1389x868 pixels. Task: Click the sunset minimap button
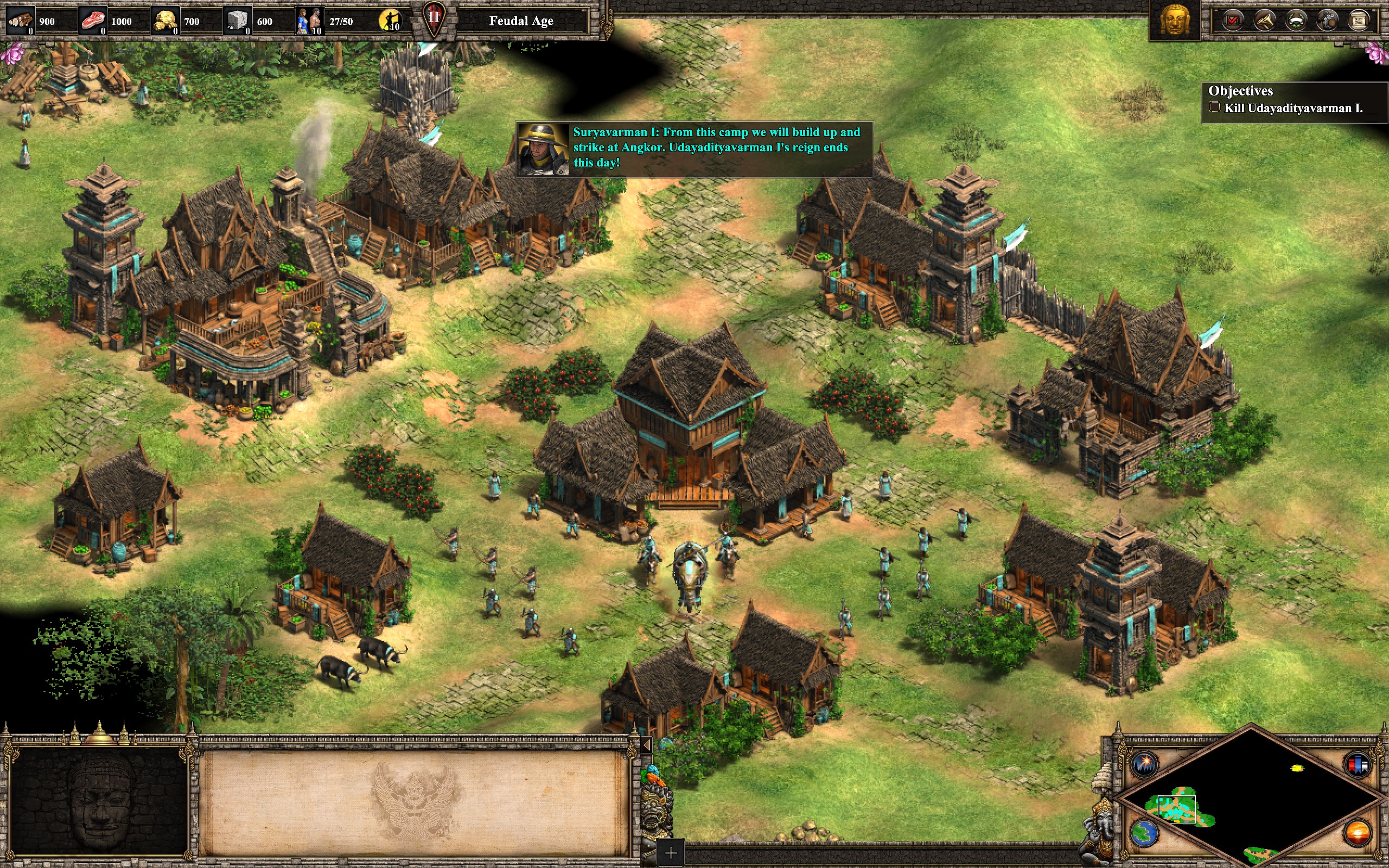pyautogui.click(x=1358, y=833)
